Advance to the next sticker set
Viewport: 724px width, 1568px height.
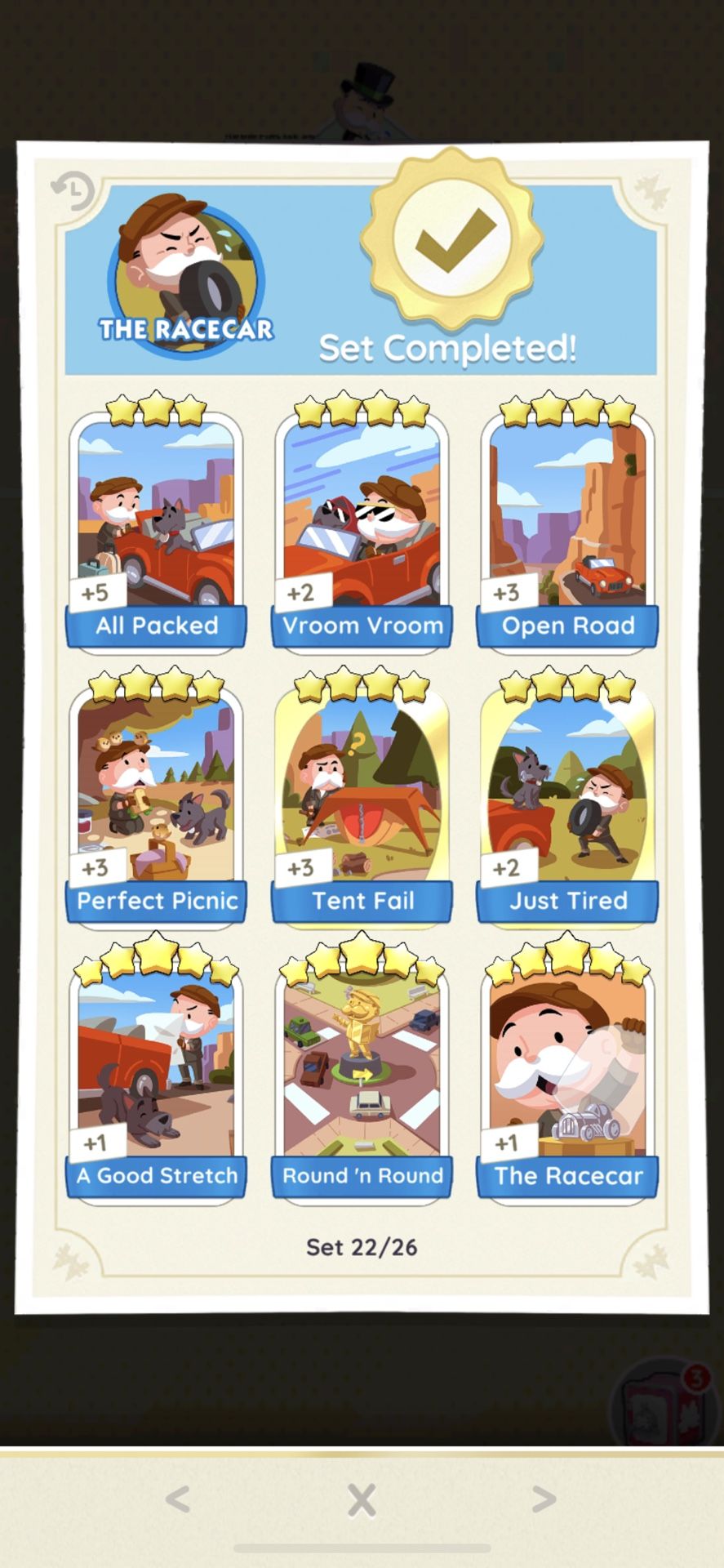point(544,1499)
